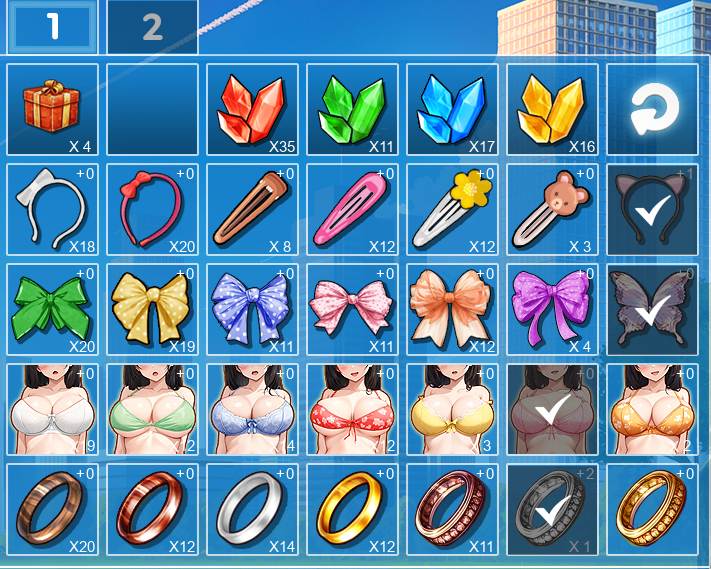Select the orange gift box item

pos(52,110)
